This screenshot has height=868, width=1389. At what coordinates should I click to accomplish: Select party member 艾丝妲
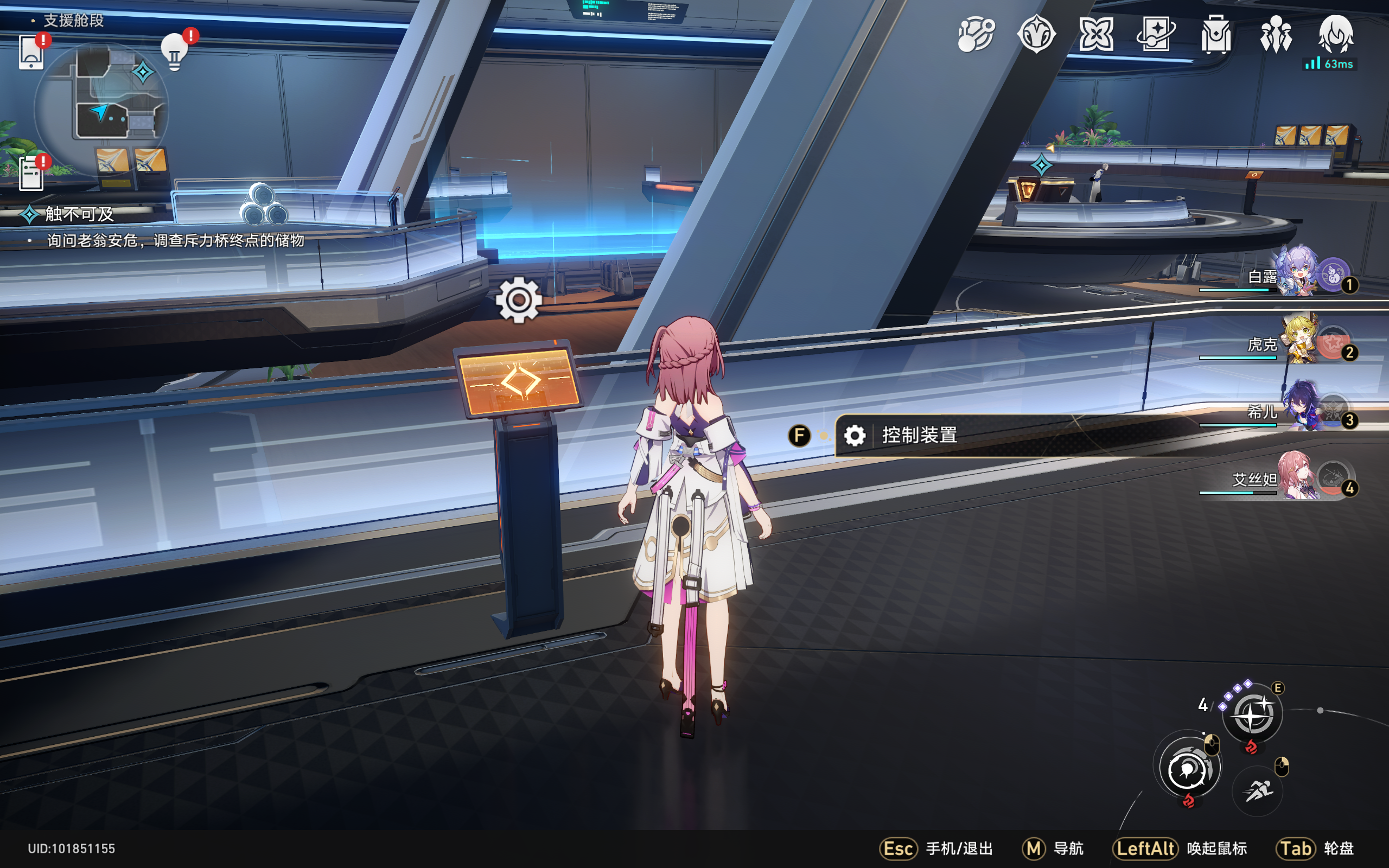(x=1297, y=477)
